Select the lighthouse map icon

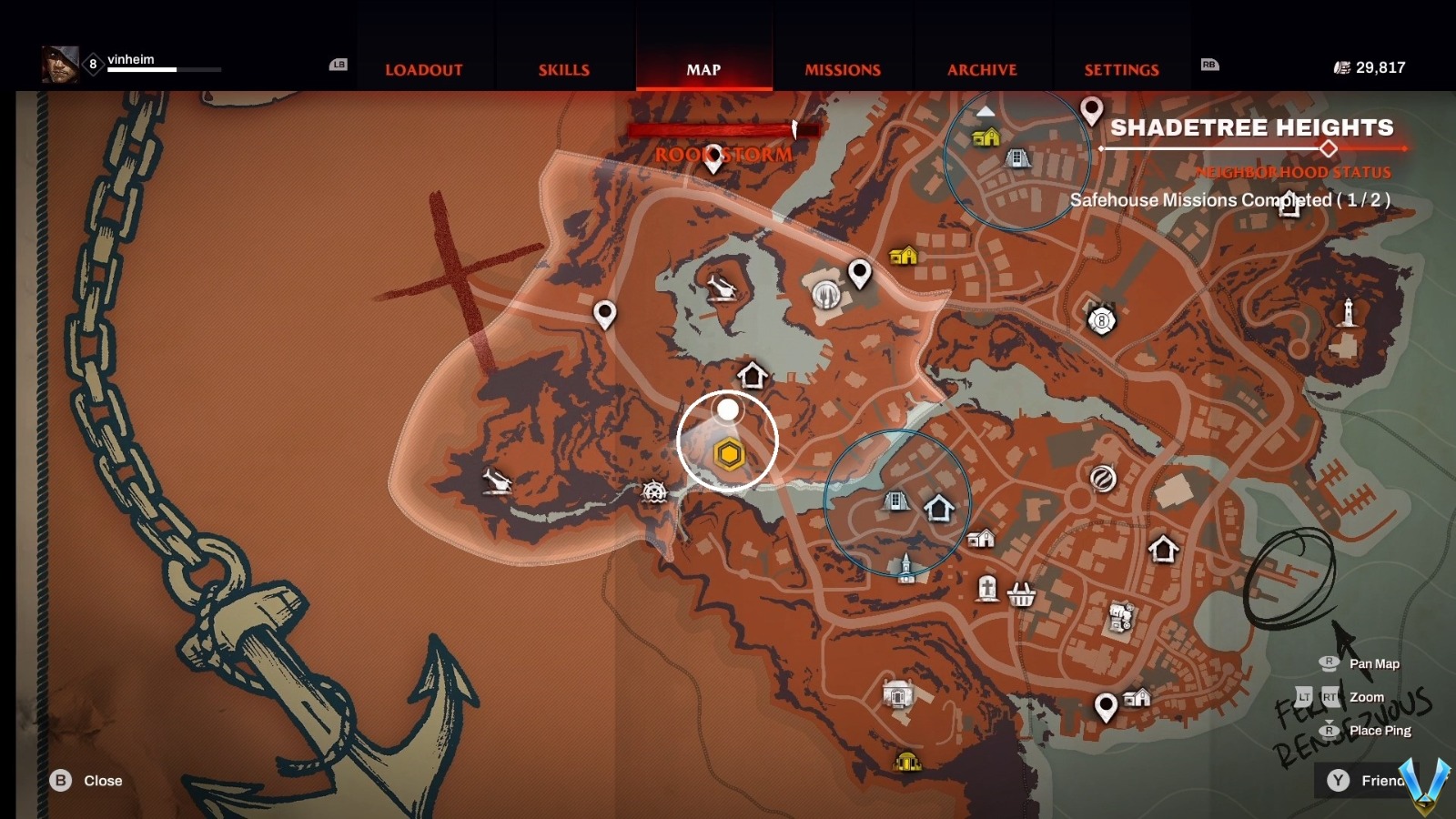(x=1348, y=312)
